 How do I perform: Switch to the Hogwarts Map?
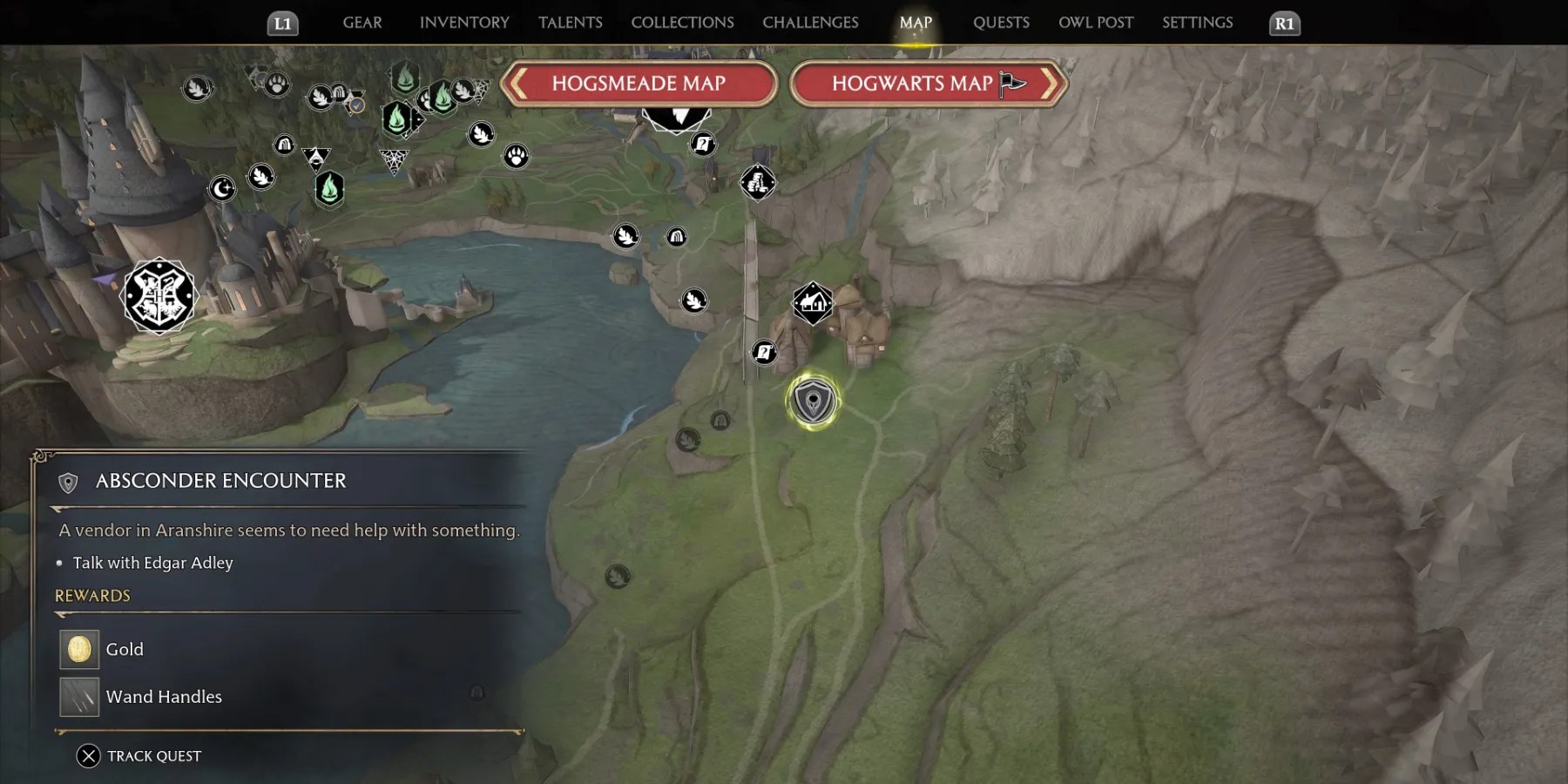913,84
